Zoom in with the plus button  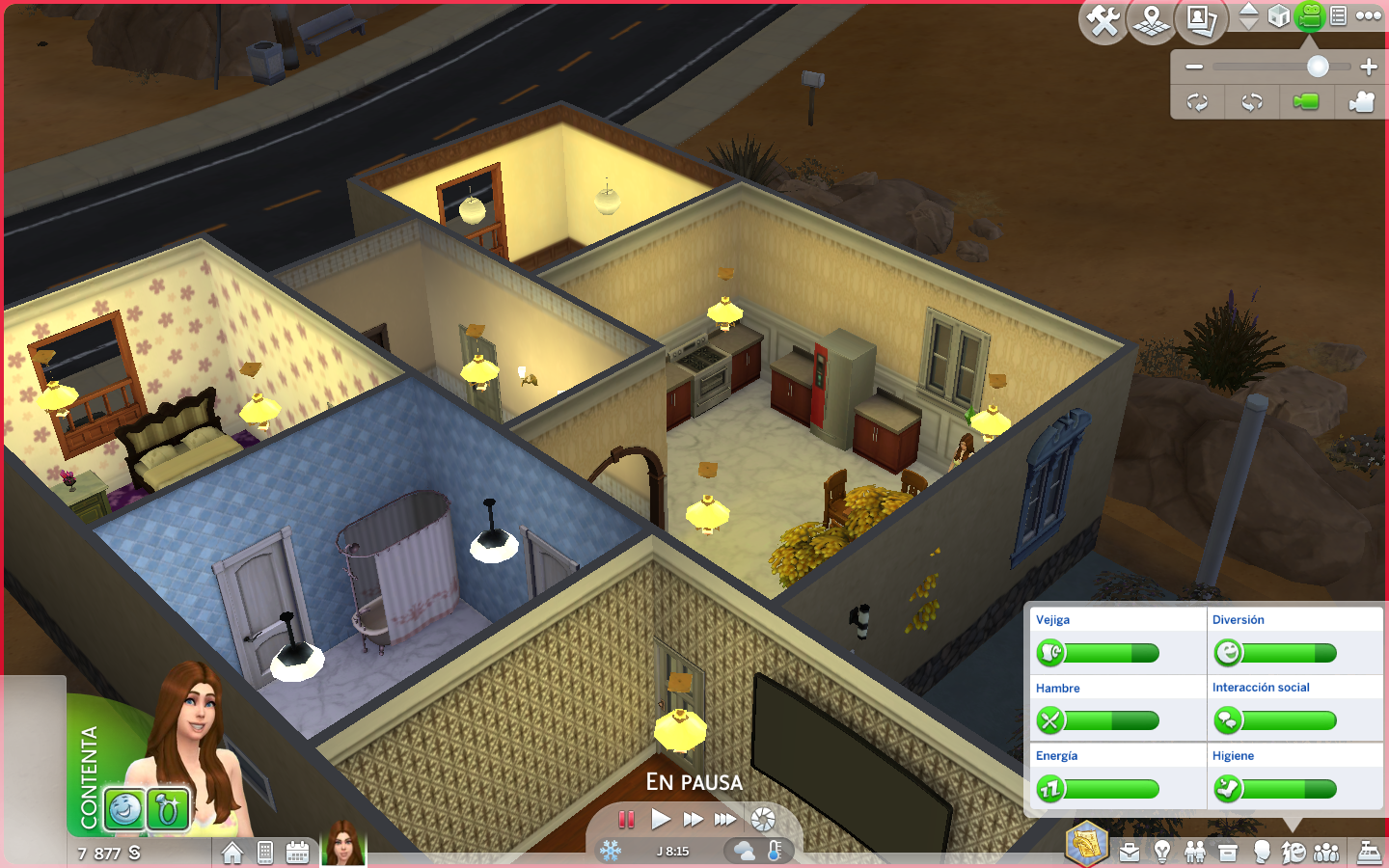pos(1369,67)
